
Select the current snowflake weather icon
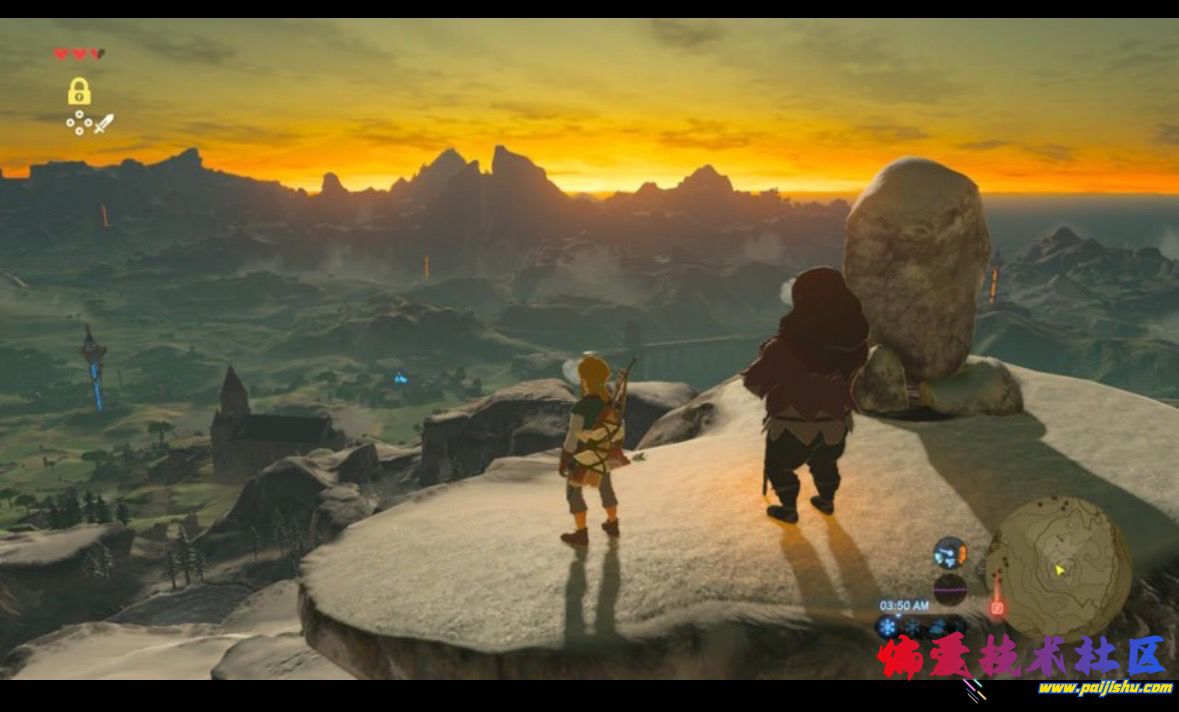(888, 627)
